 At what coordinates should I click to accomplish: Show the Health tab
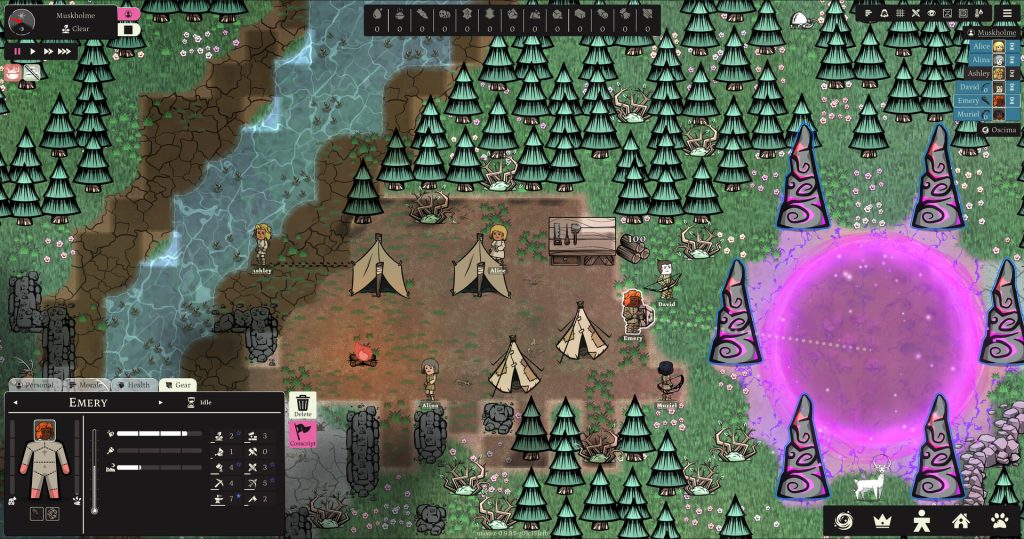point(134,385)
